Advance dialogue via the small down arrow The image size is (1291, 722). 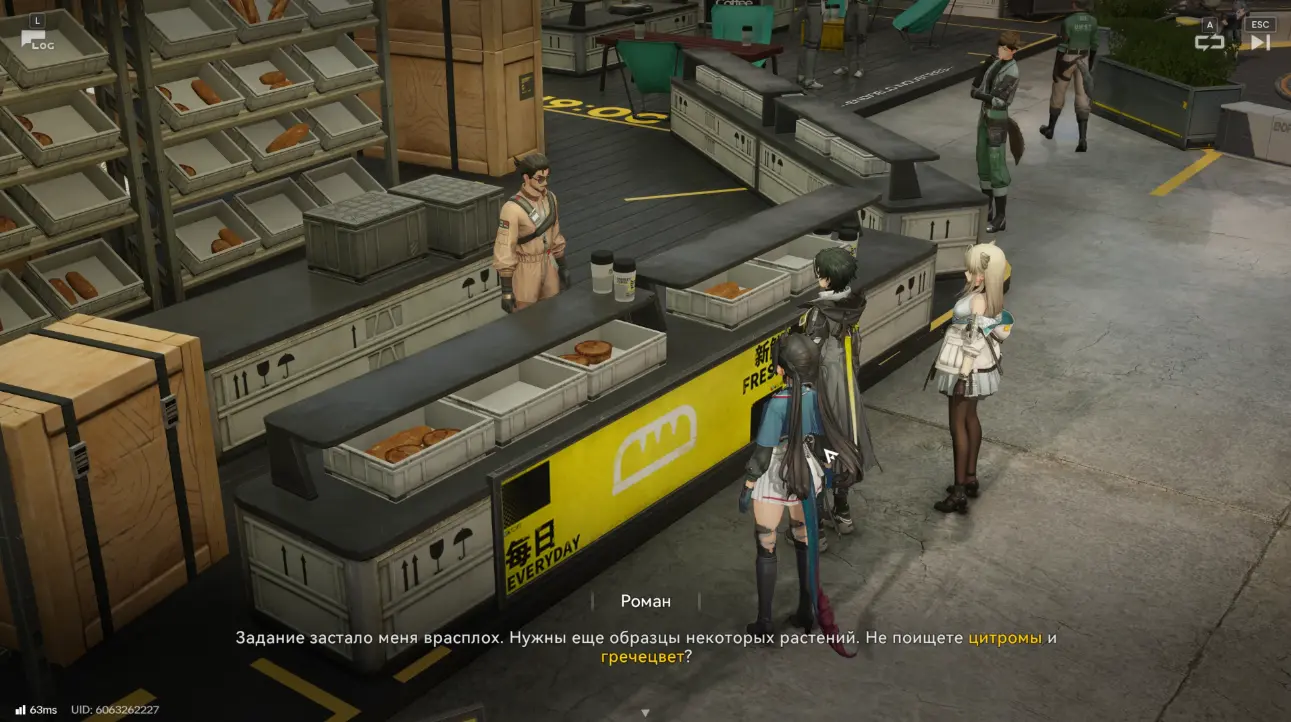click(x=645, y=713)
